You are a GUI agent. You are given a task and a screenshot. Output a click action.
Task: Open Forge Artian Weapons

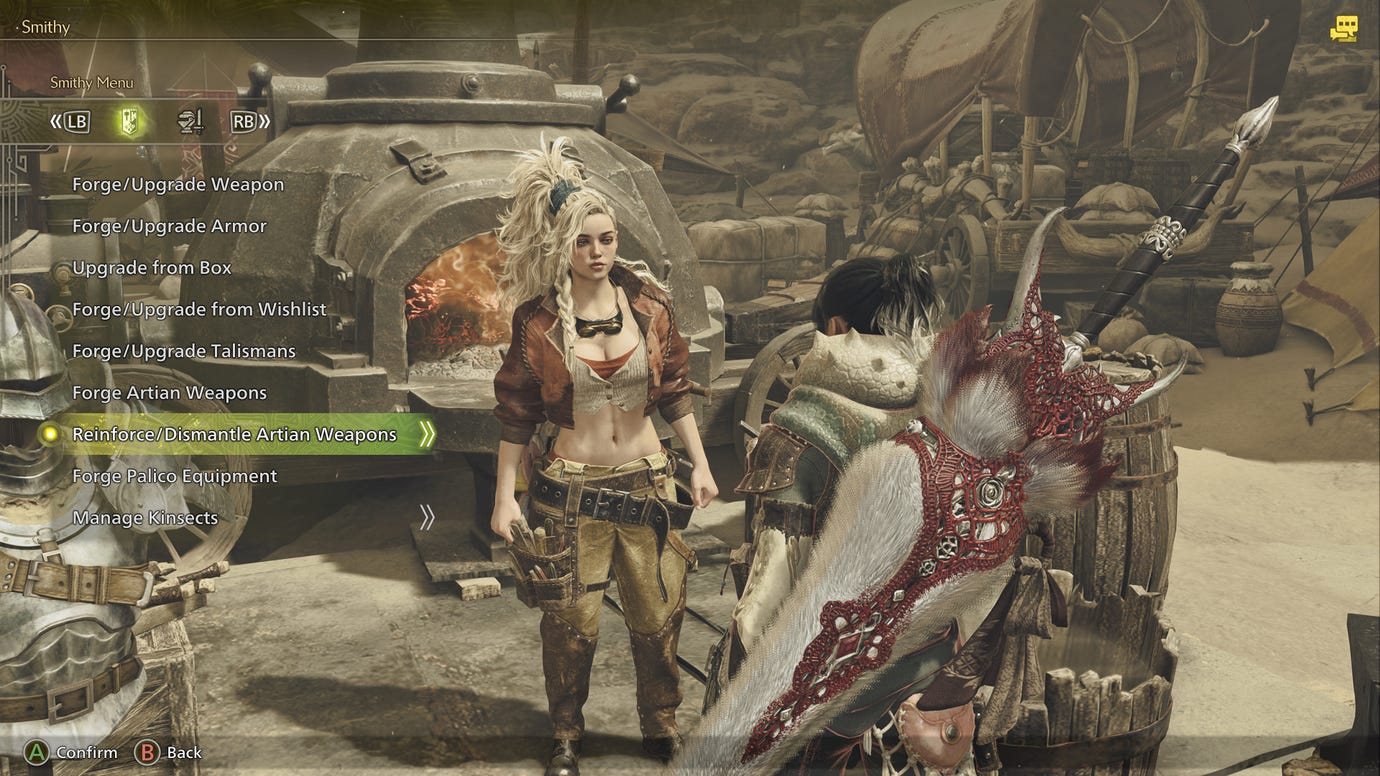pos(169,392)
